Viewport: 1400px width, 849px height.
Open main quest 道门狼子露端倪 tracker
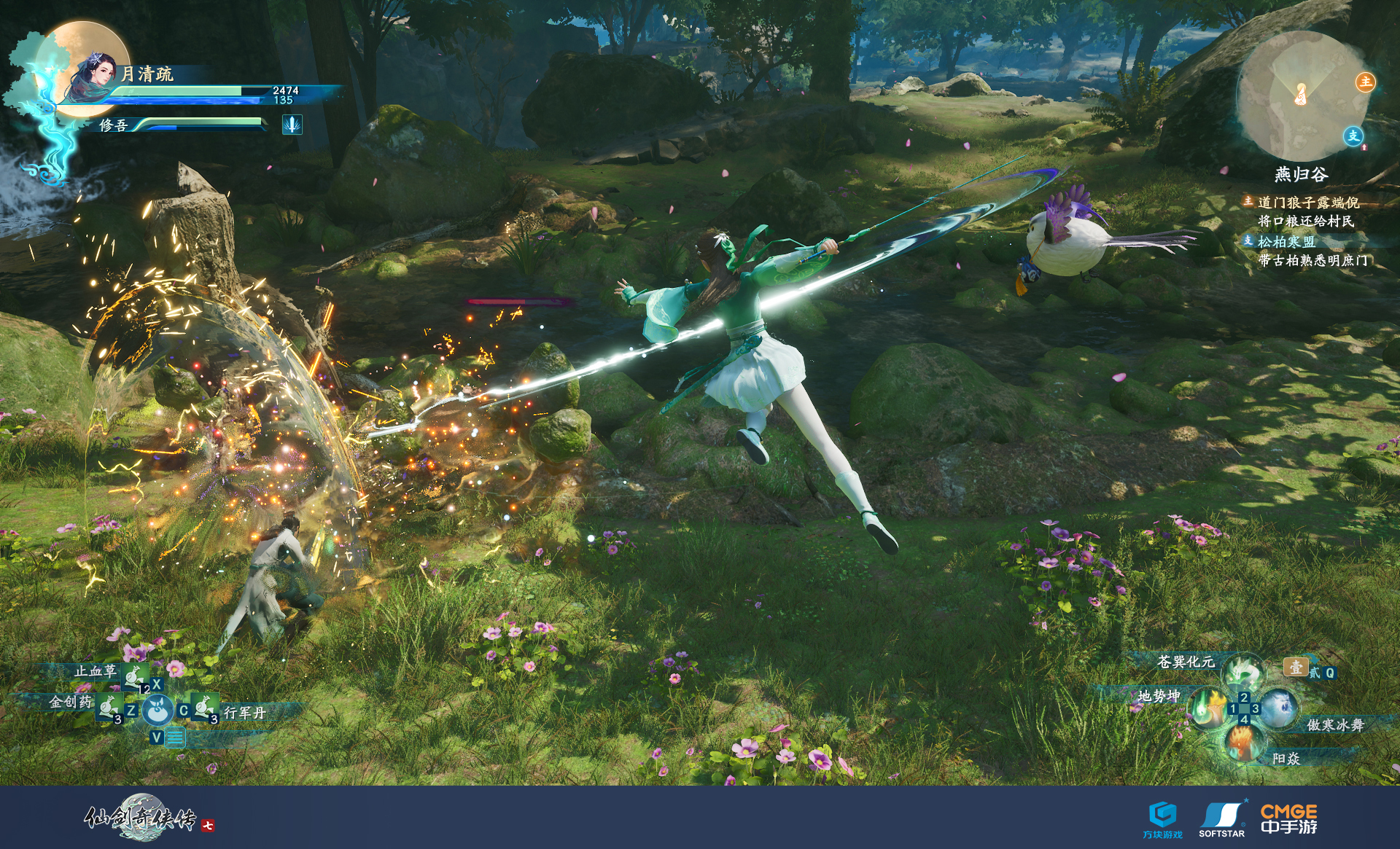pyautogui.click(x=1308, y=203)
